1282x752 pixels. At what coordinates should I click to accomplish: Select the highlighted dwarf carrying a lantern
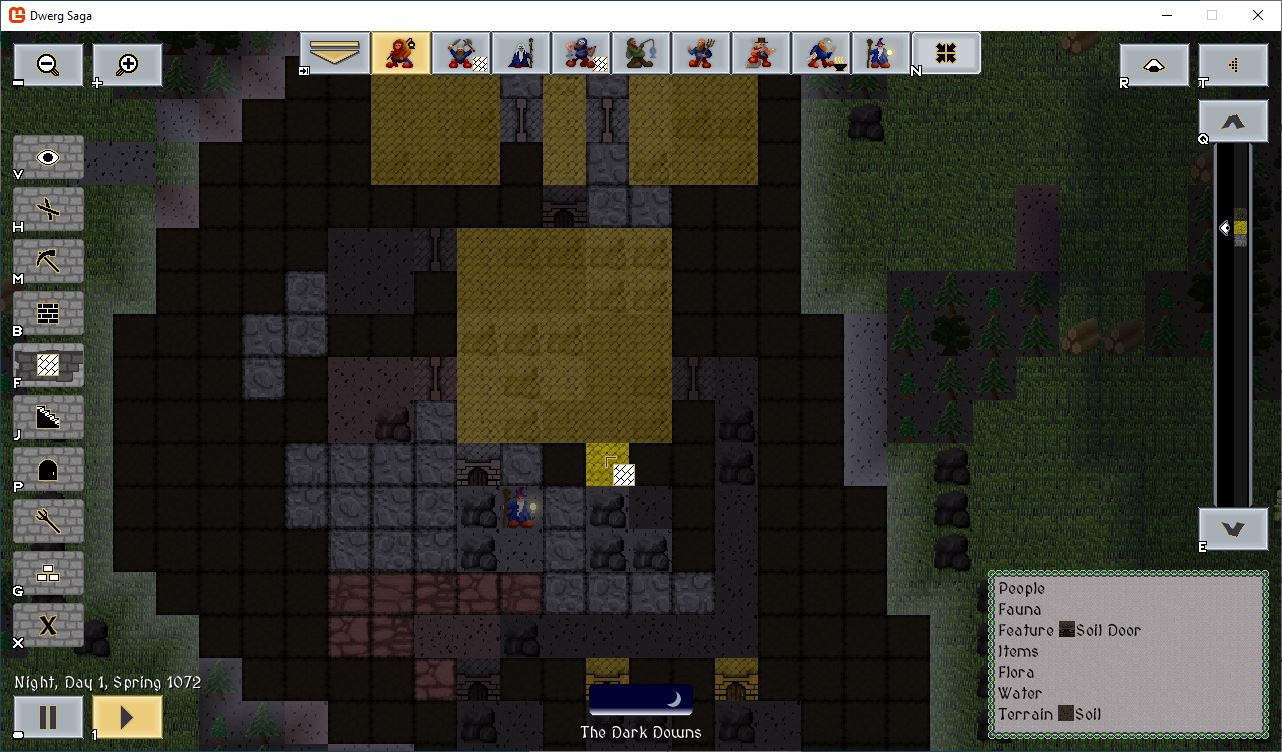click(x=401, y=53)
